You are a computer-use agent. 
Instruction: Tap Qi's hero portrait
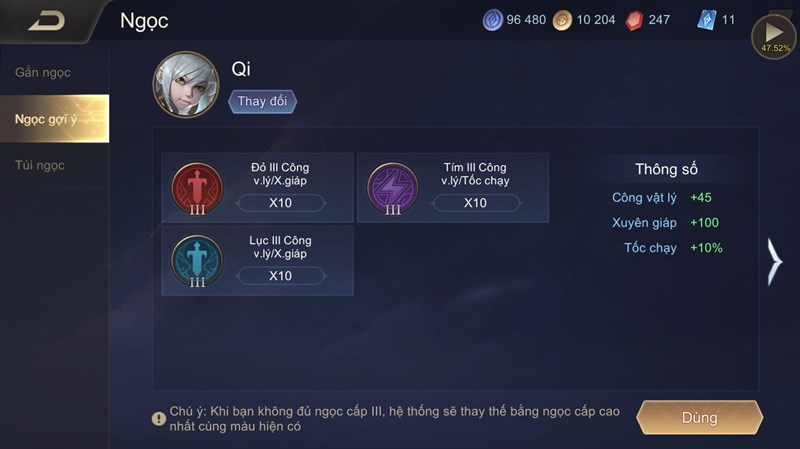pyautogui.click(x=185, y=86)
